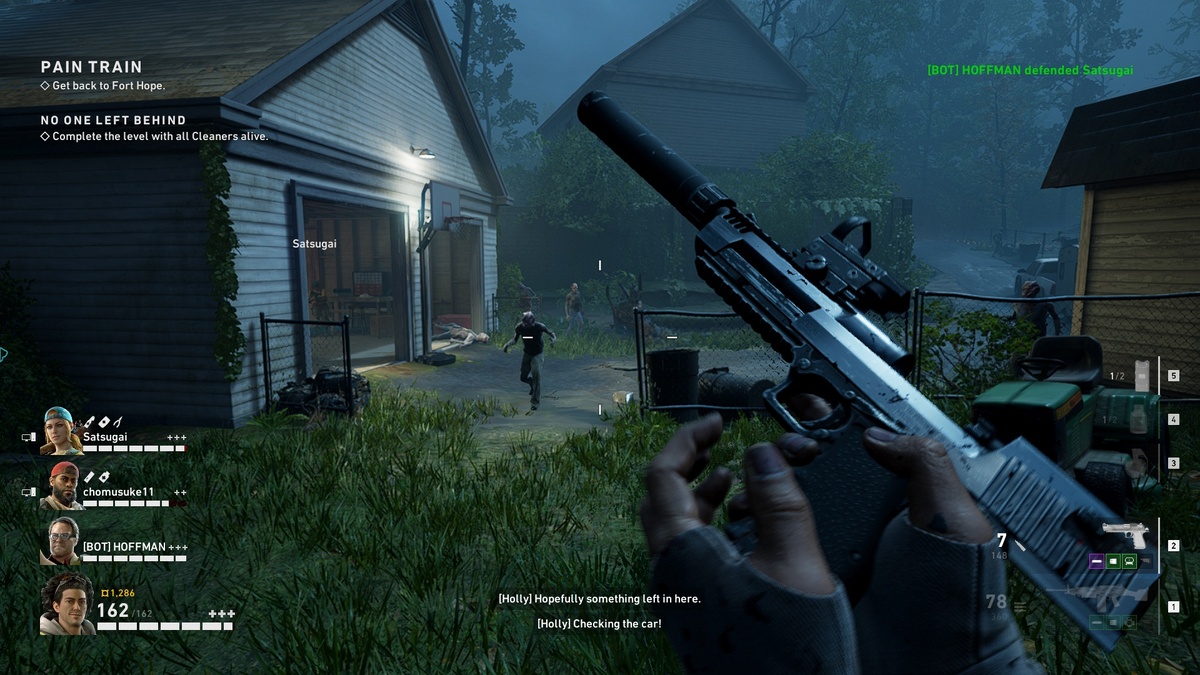Select the stun gun item in slot 5
This screenshot has height=675, width=1200.
(x=1142, y=375)
